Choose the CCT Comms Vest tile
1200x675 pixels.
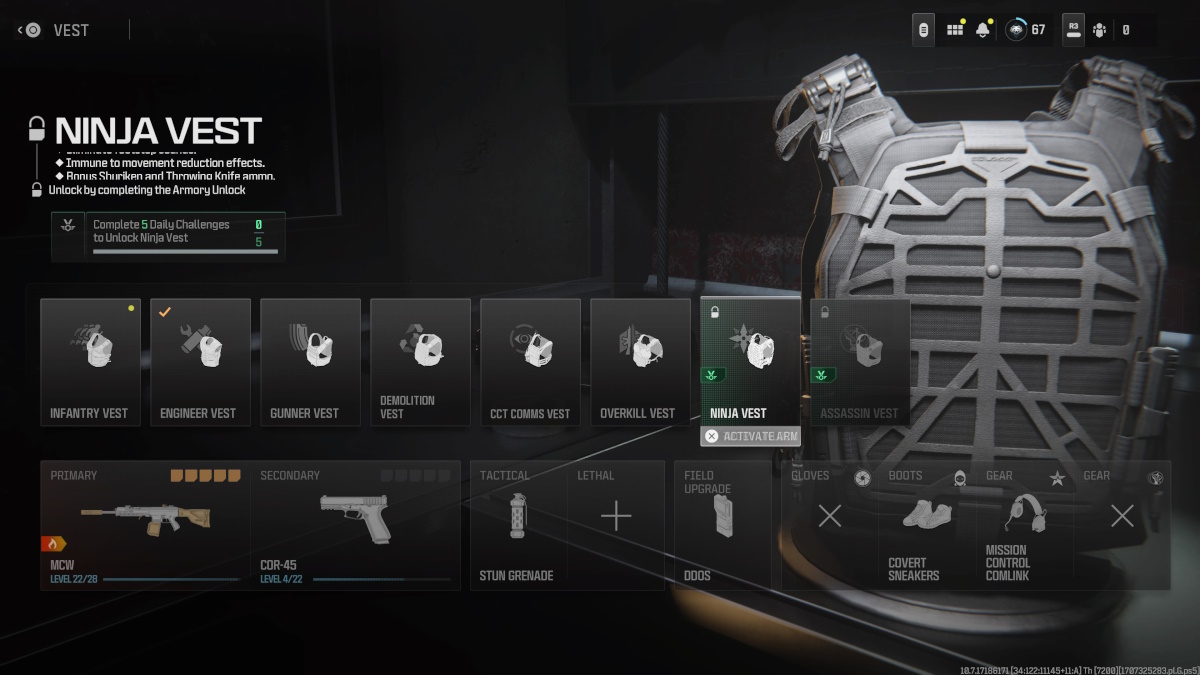[x=530, y=362]
